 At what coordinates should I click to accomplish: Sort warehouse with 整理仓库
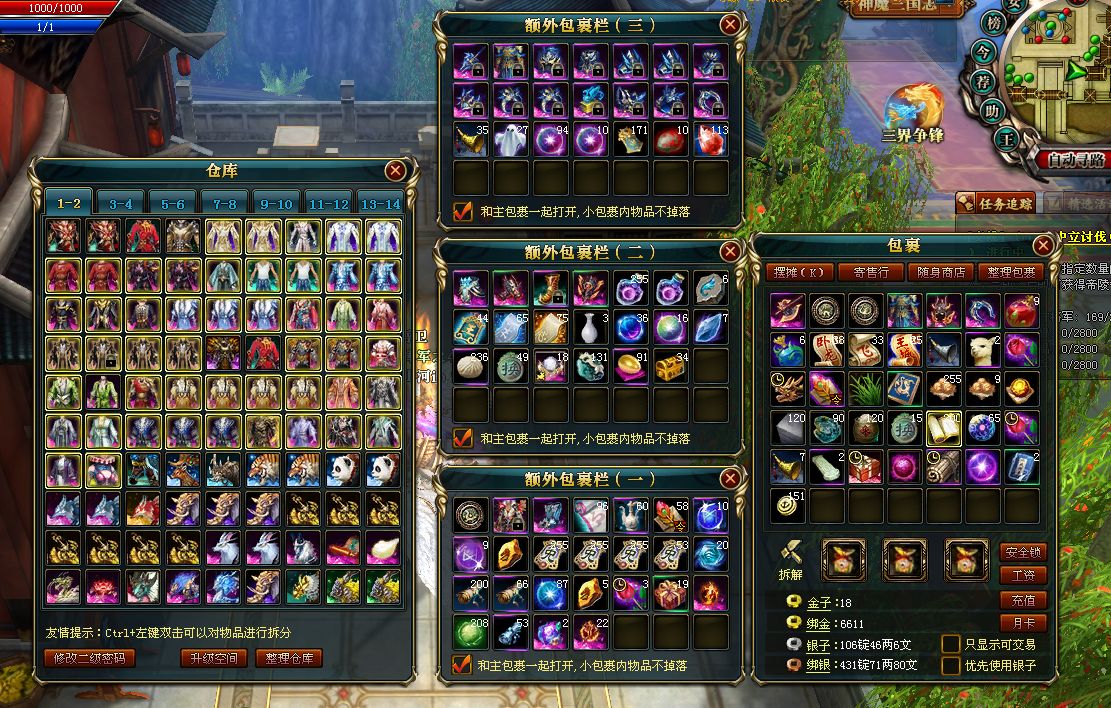coord(288,658)
